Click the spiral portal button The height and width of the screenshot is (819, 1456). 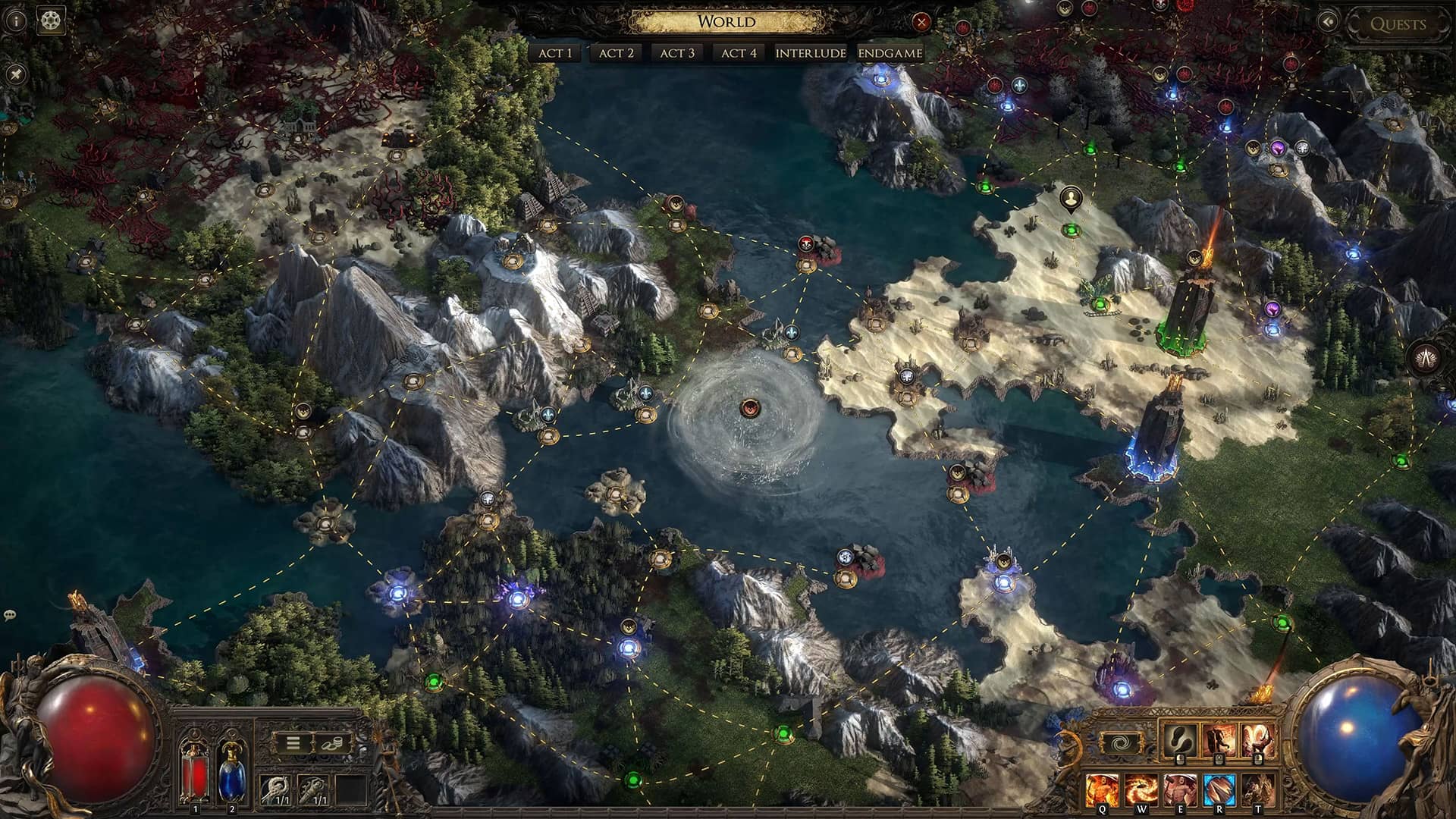pos(1120,743)
